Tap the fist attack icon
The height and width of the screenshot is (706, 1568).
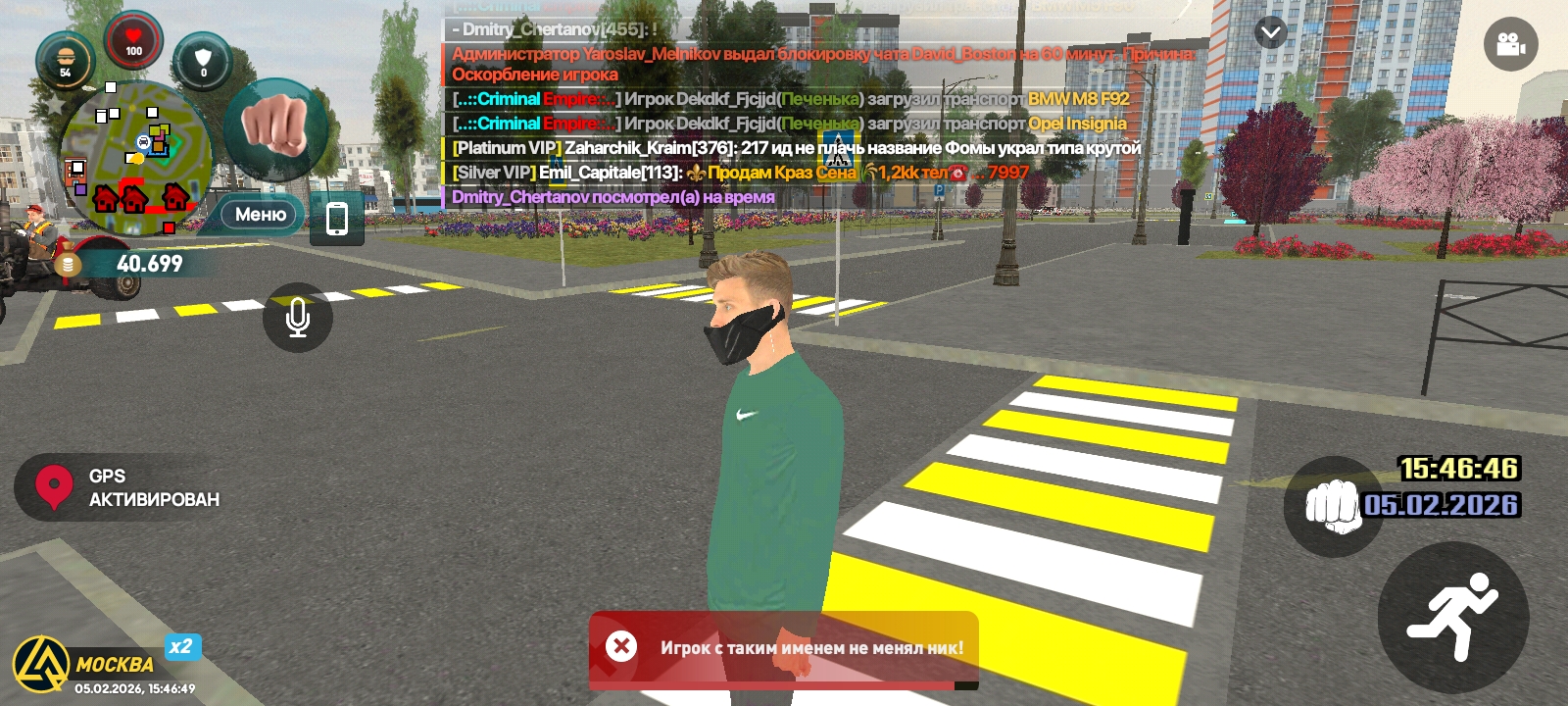(275, 130)
